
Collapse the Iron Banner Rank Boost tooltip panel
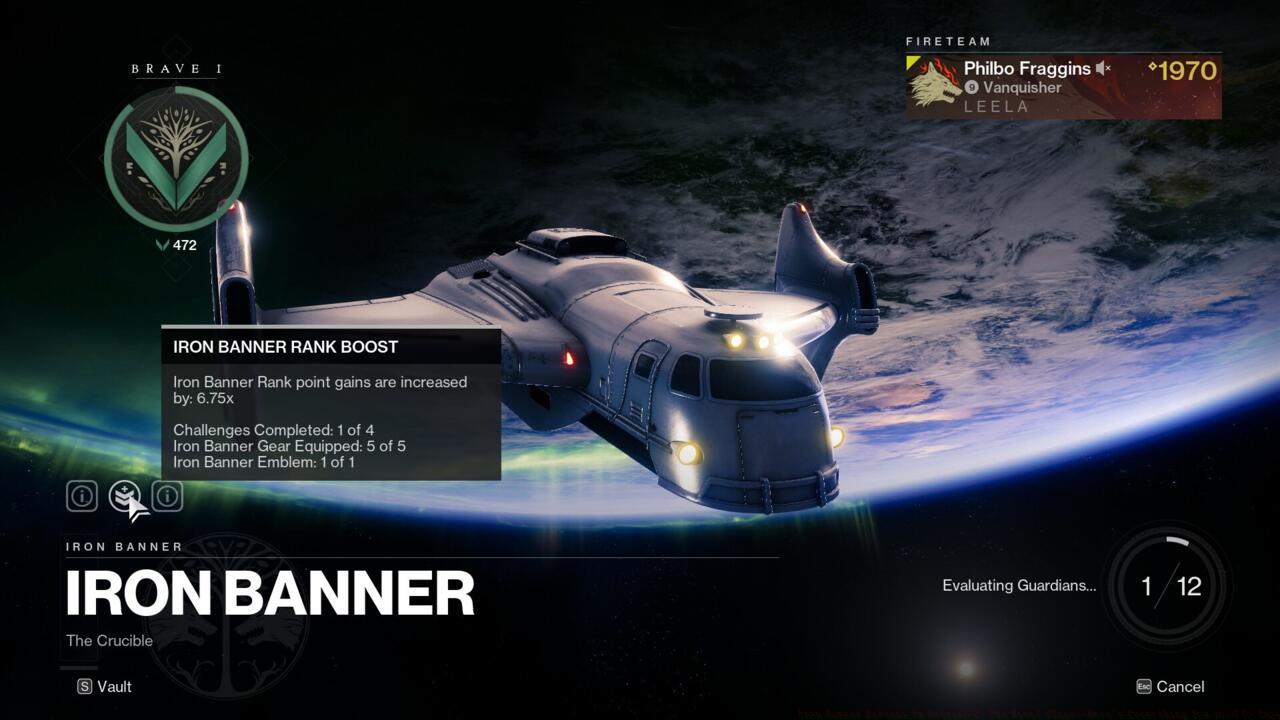pos(330,347)
